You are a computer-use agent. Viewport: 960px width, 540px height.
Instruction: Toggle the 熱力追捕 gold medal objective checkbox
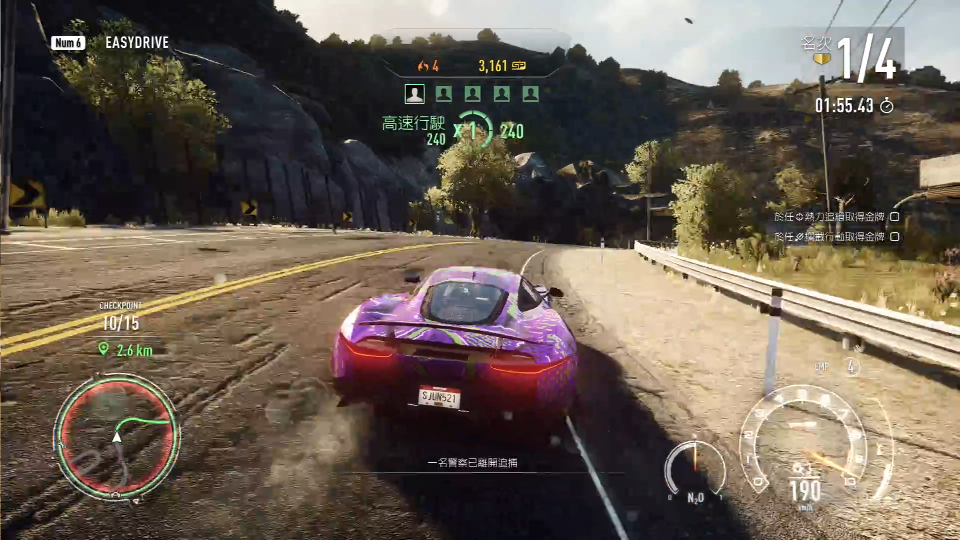click(x=895, y=216)
